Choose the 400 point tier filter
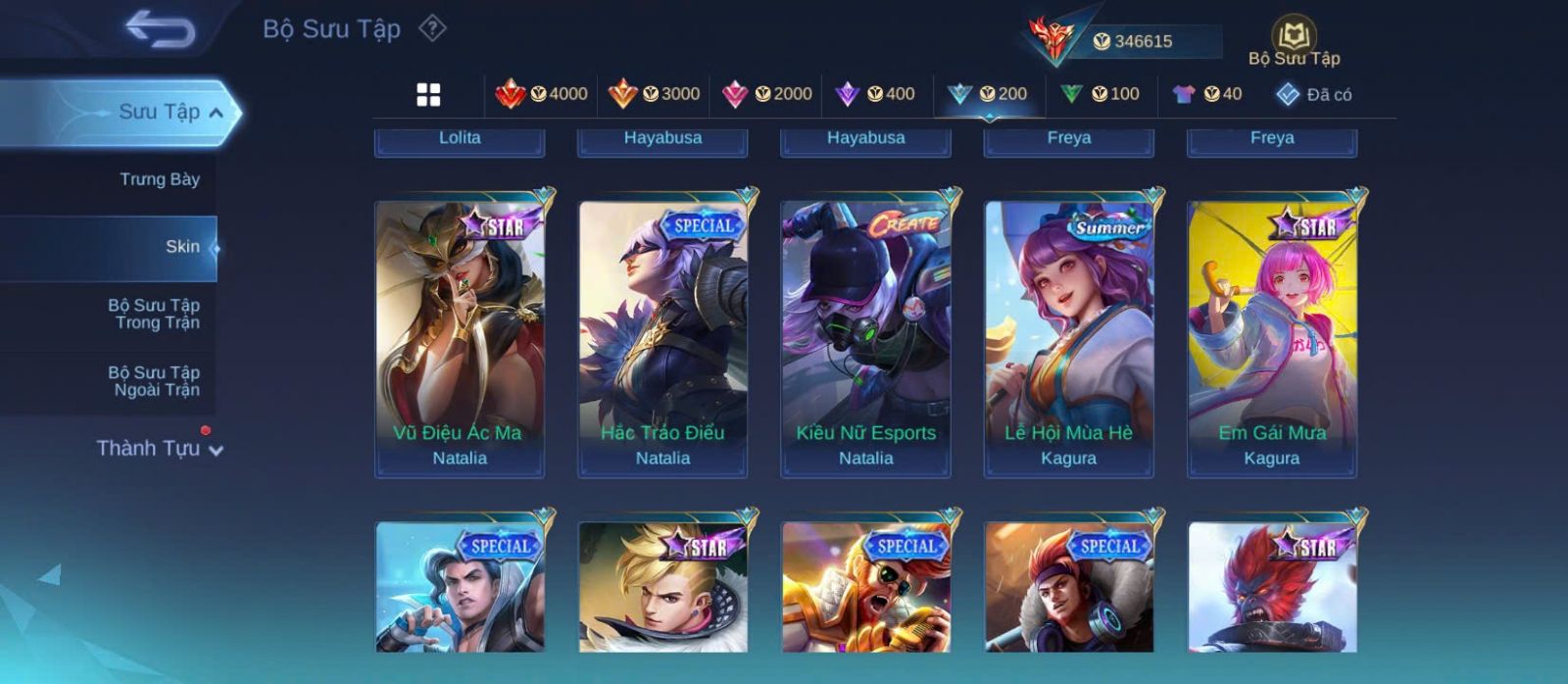The image size is (1568, 684). 874,94
